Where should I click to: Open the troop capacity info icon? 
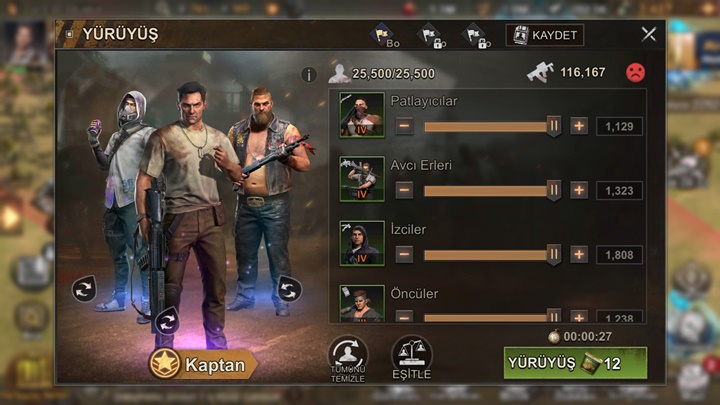(x=310, y=74)
